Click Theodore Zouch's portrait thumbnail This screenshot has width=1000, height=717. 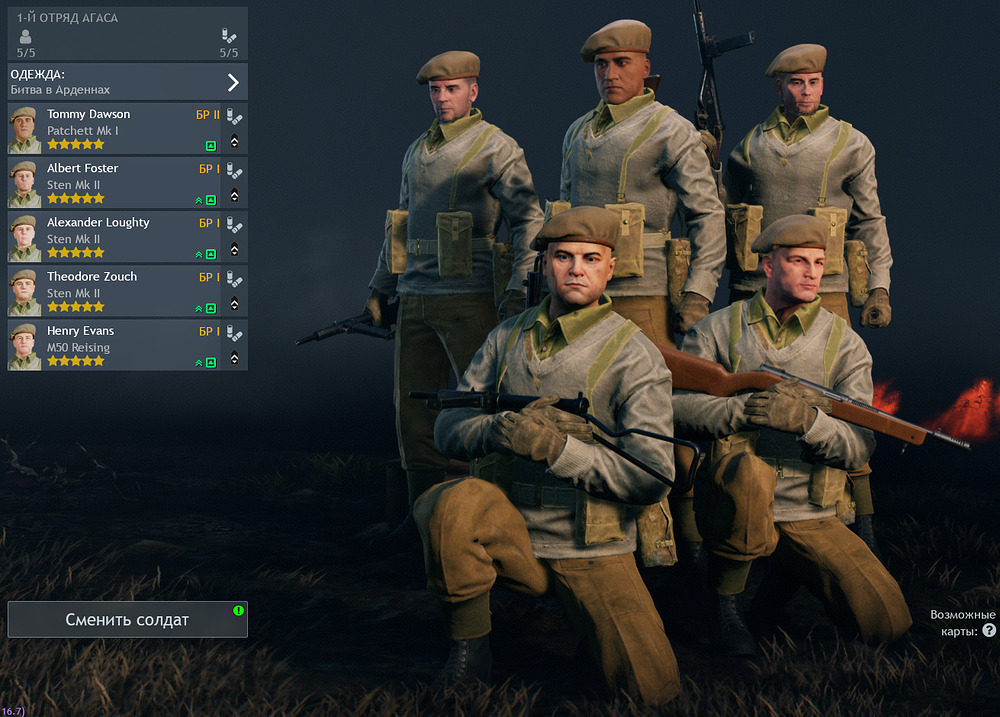point(24,292)
